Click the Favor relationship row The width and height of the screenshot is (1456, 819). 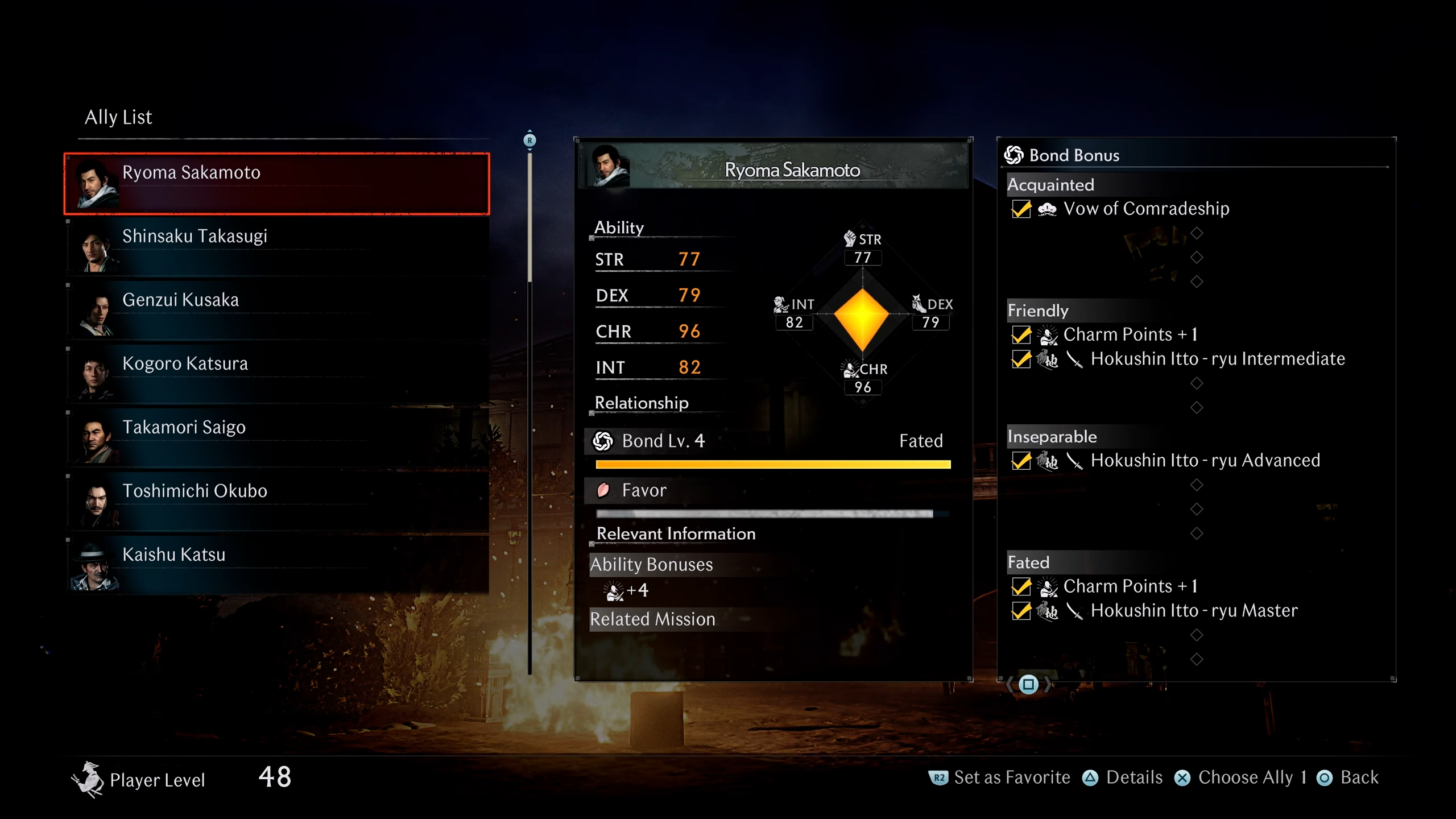pyautogui.click(x=772, y=490)
